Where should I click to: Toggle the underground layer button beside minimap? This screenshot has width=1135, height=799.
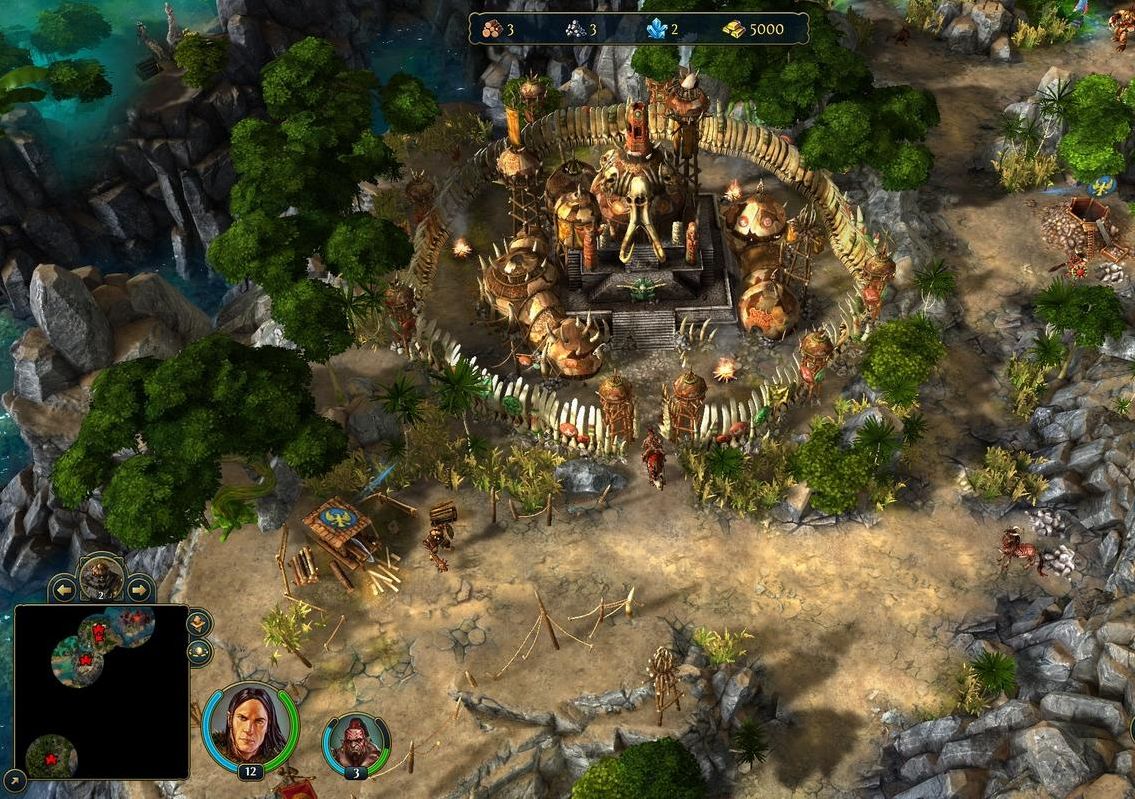click(199, 624)
